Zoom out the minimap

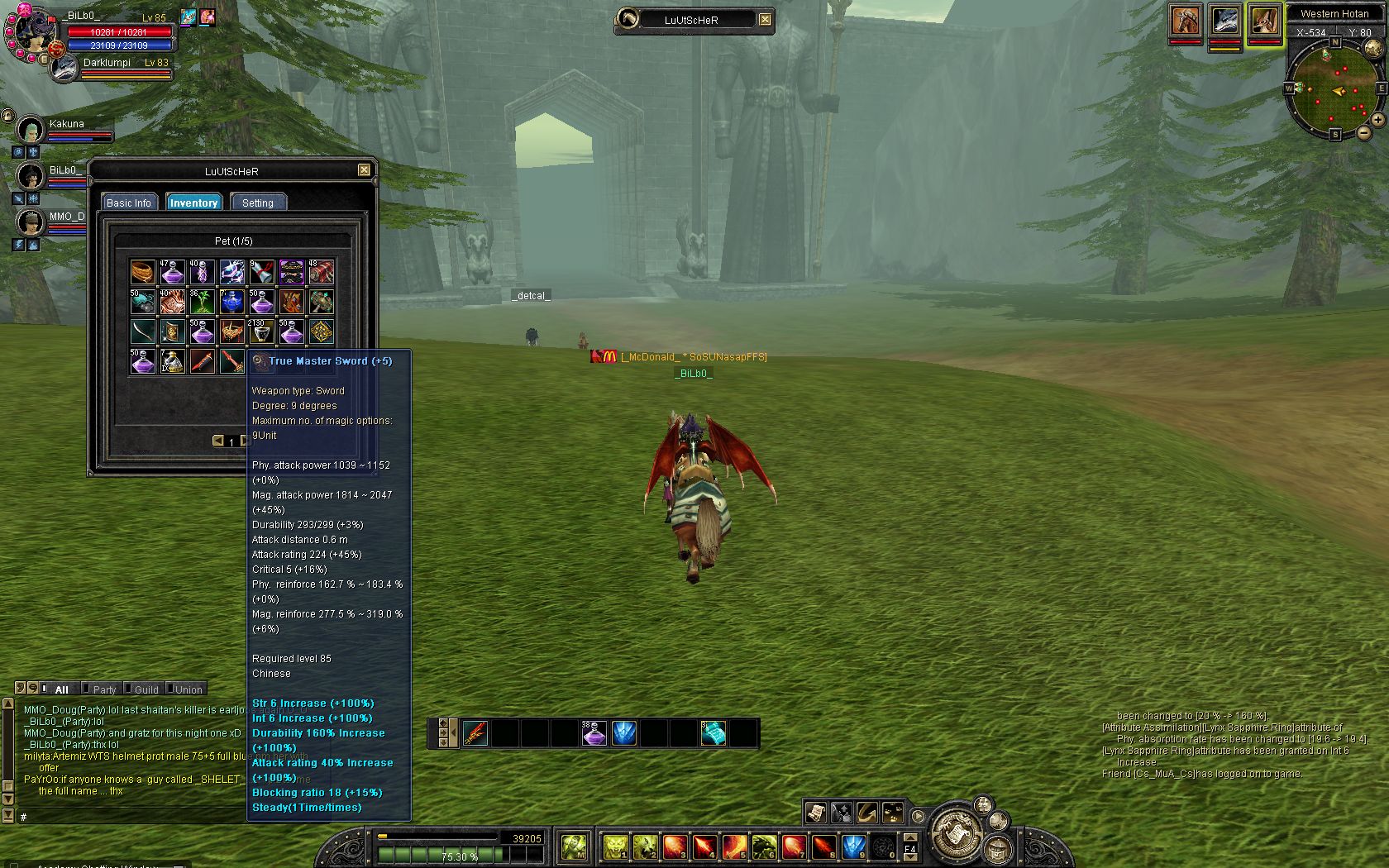tap(1364, 132)
